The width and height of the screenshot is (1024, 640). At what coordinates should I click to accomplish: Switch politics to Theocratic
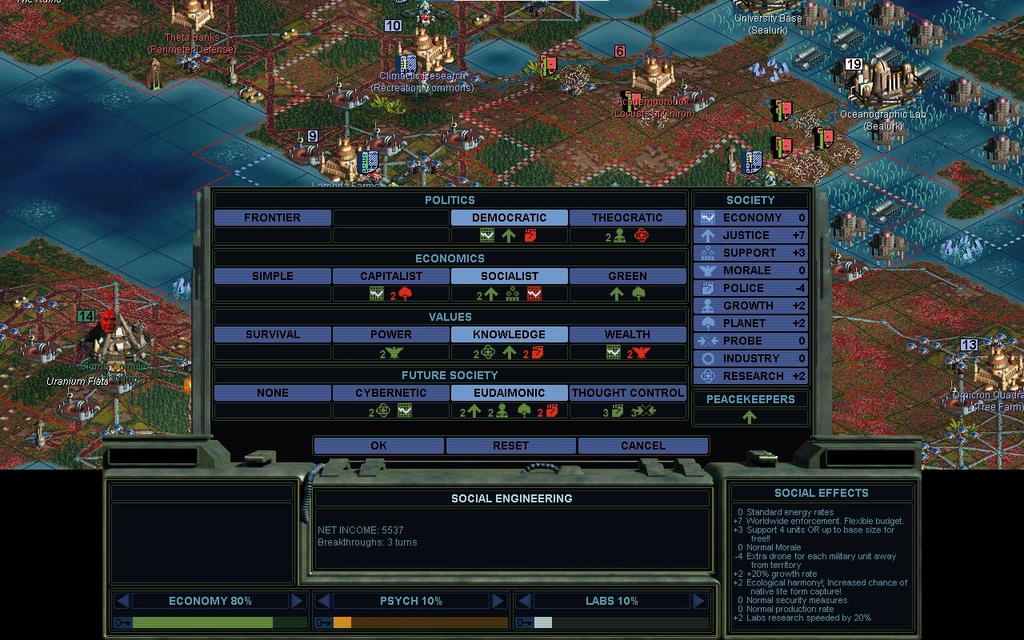[627, 217]
